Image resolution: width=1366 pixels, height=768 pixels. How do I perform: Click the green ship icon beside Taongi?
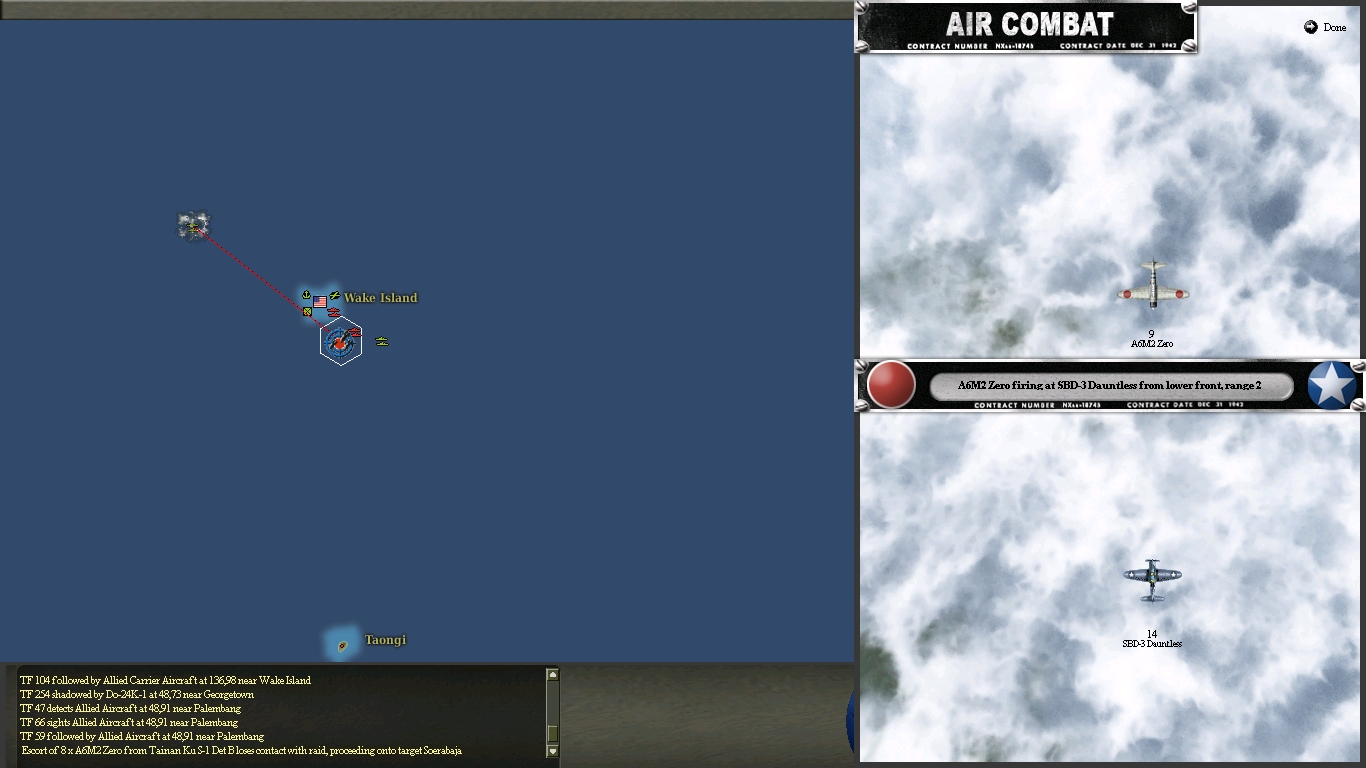(x=341, y=646)
